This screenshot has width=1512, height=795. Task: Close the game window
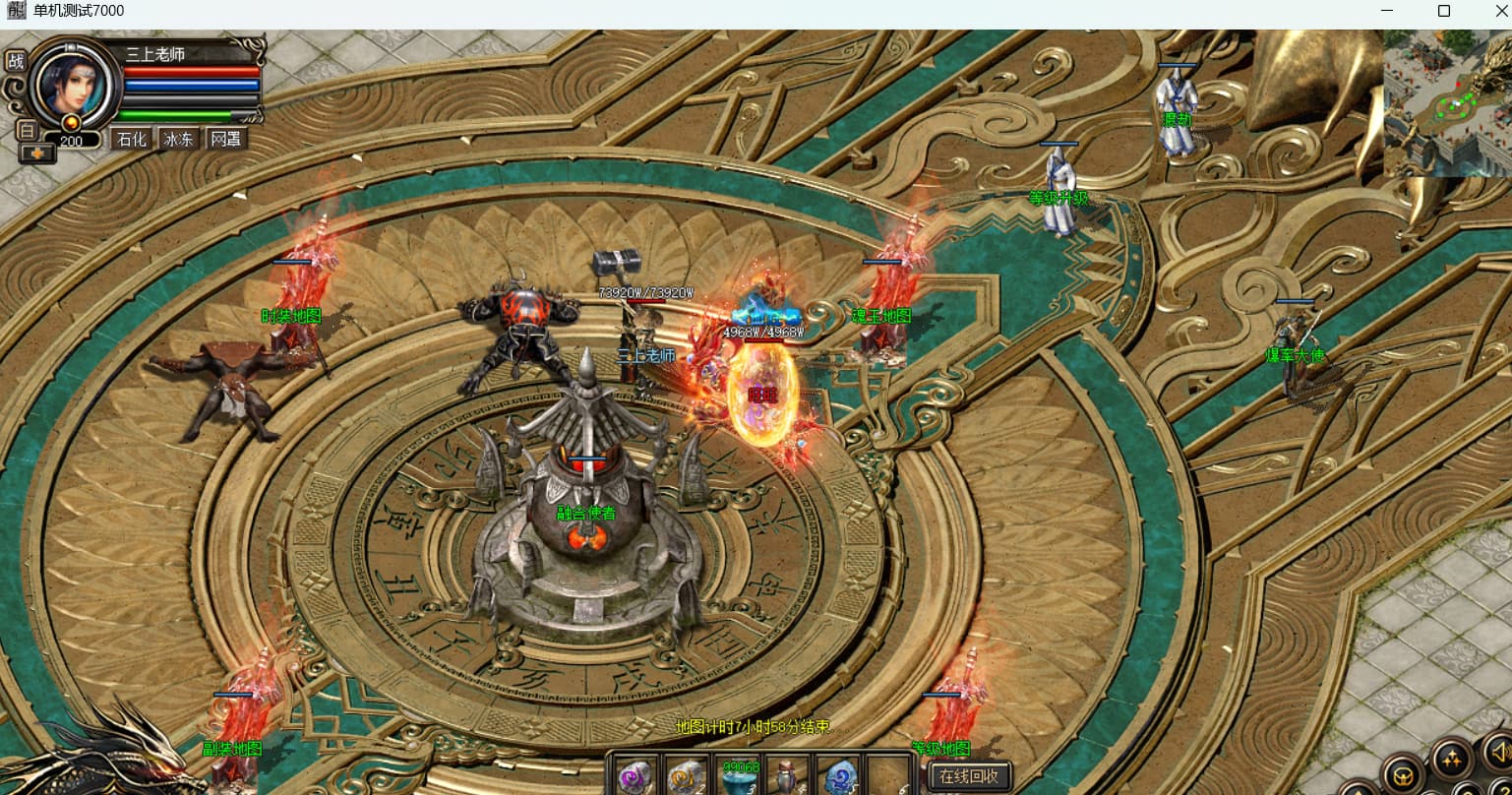(x=1500, y=12)
